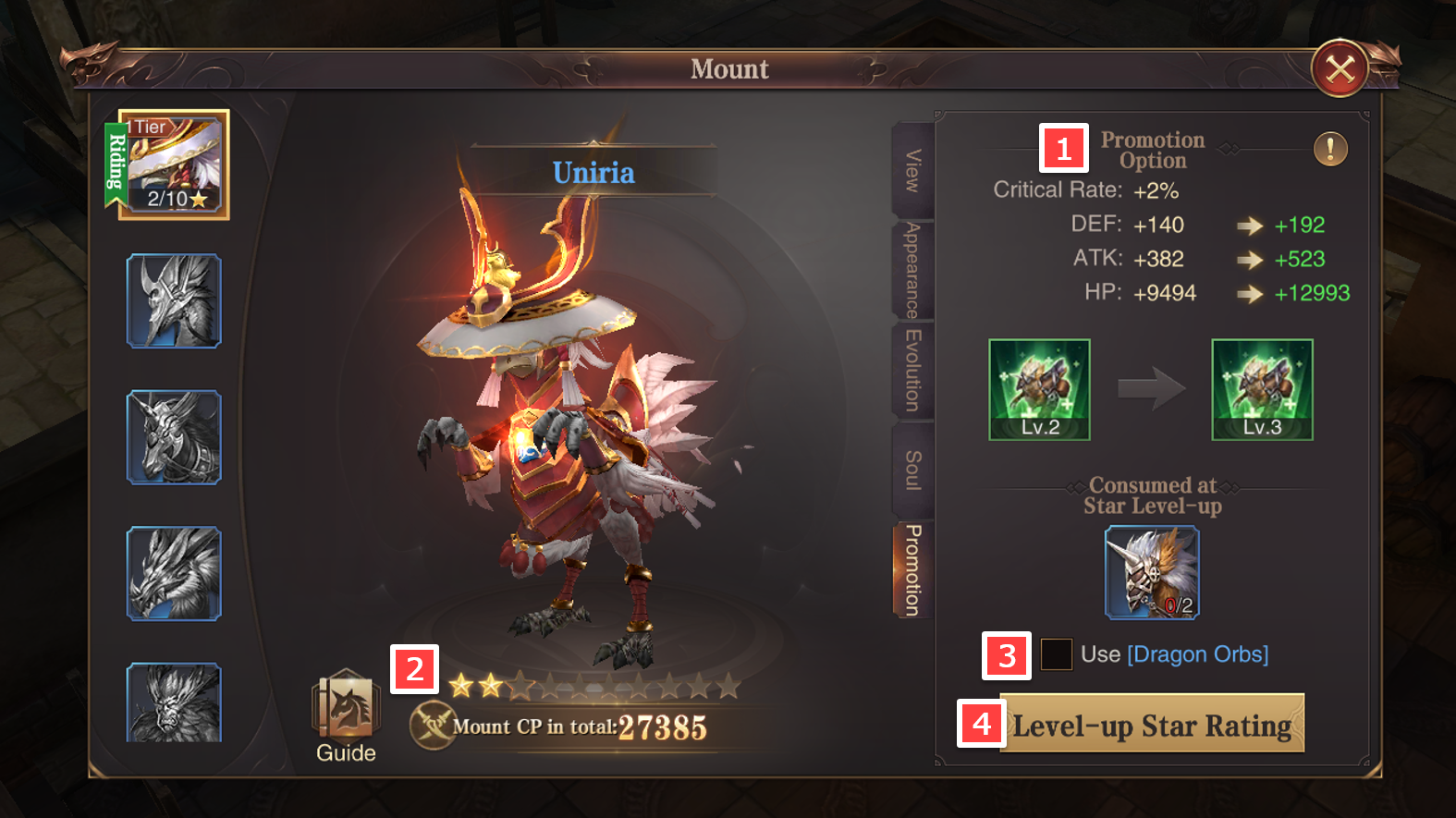Switch to the Evolution tab

click(x=912, y=370)
